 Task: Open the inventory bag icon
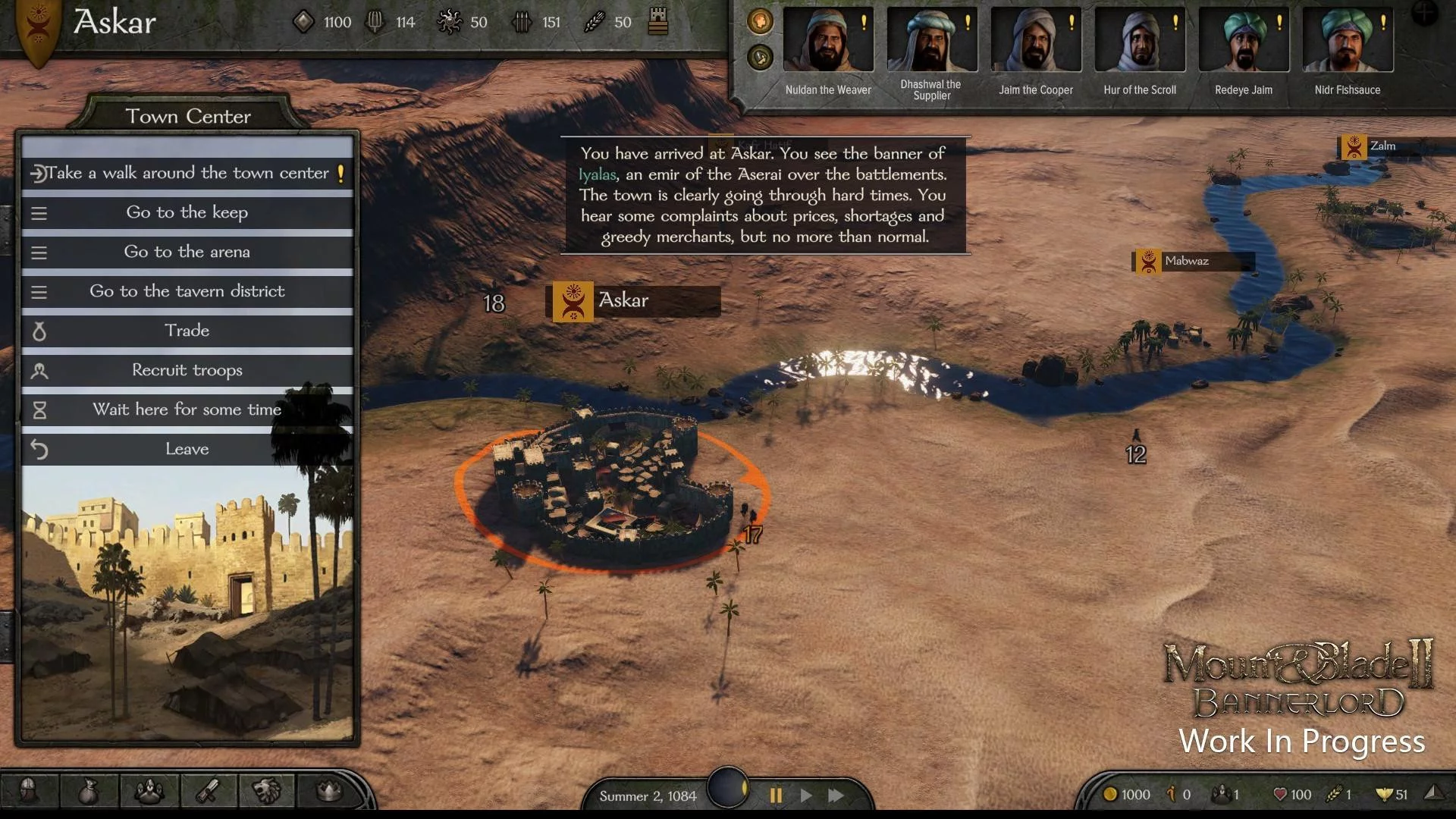(89, 792)
